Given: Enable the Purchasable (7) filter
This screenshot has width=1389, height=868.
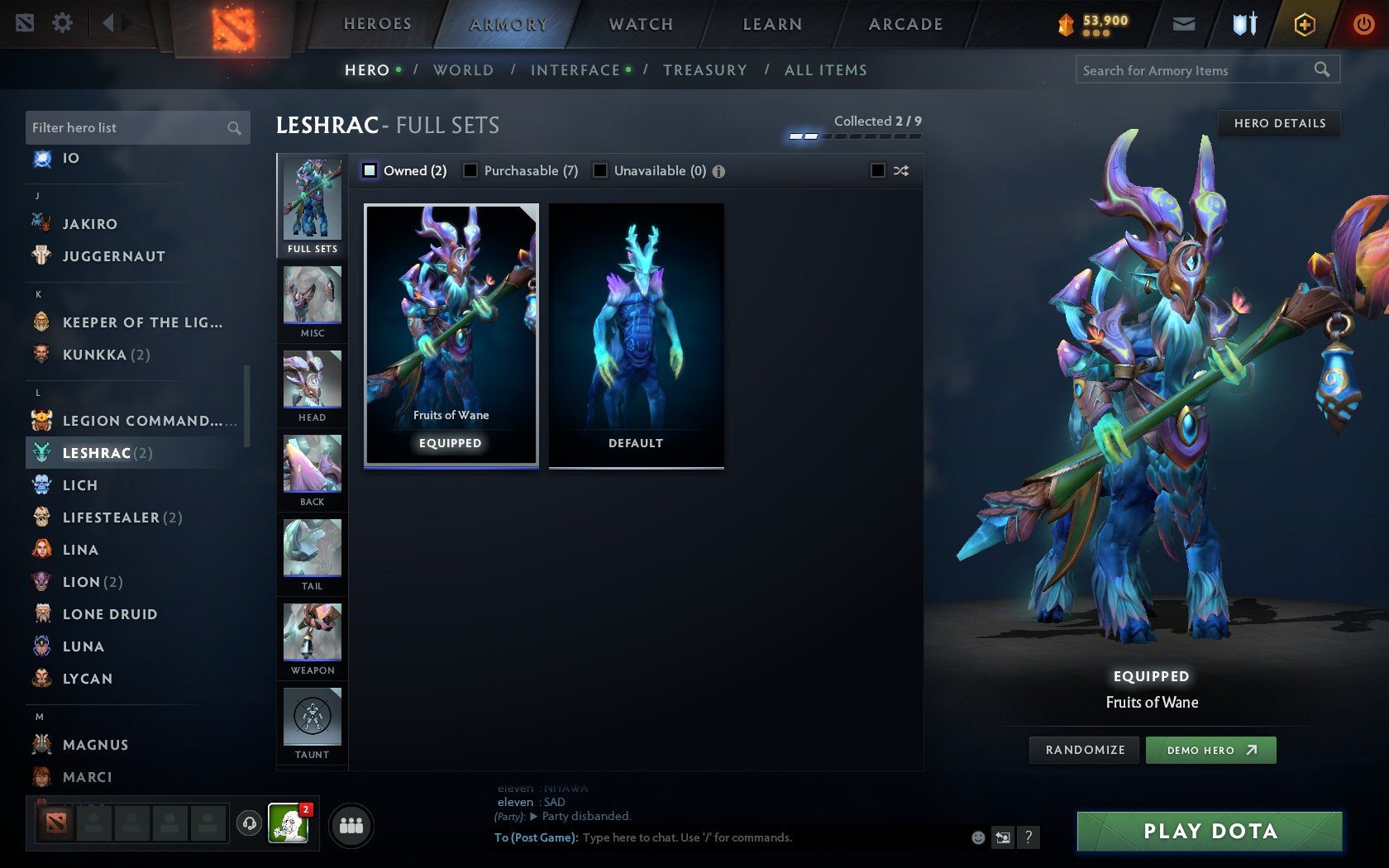Looking at the screenshot, I should pyautogui.click(x=472, y=170).
